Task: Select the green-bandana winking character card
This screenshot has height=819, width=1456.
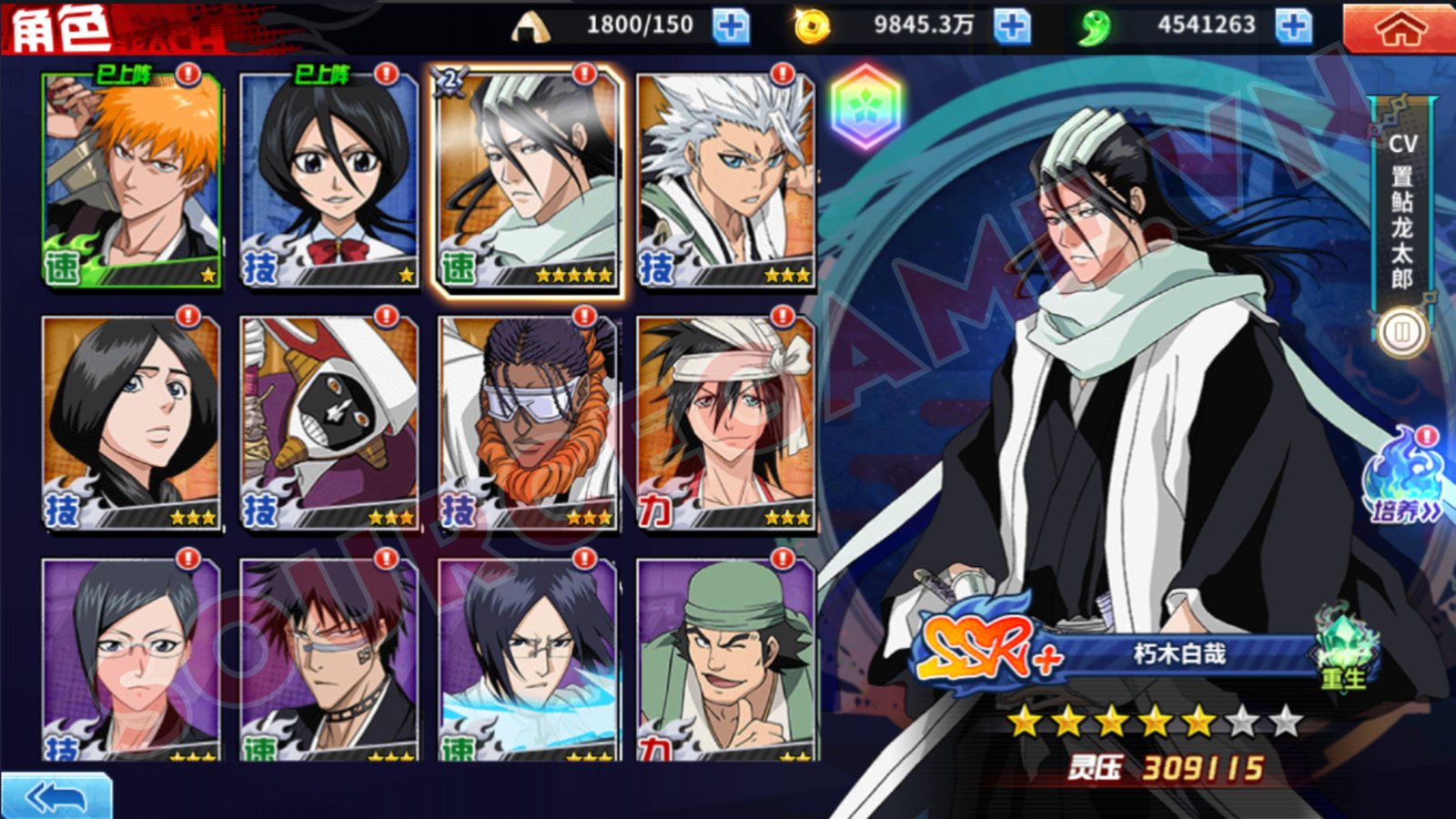Action: pos(725,660)
